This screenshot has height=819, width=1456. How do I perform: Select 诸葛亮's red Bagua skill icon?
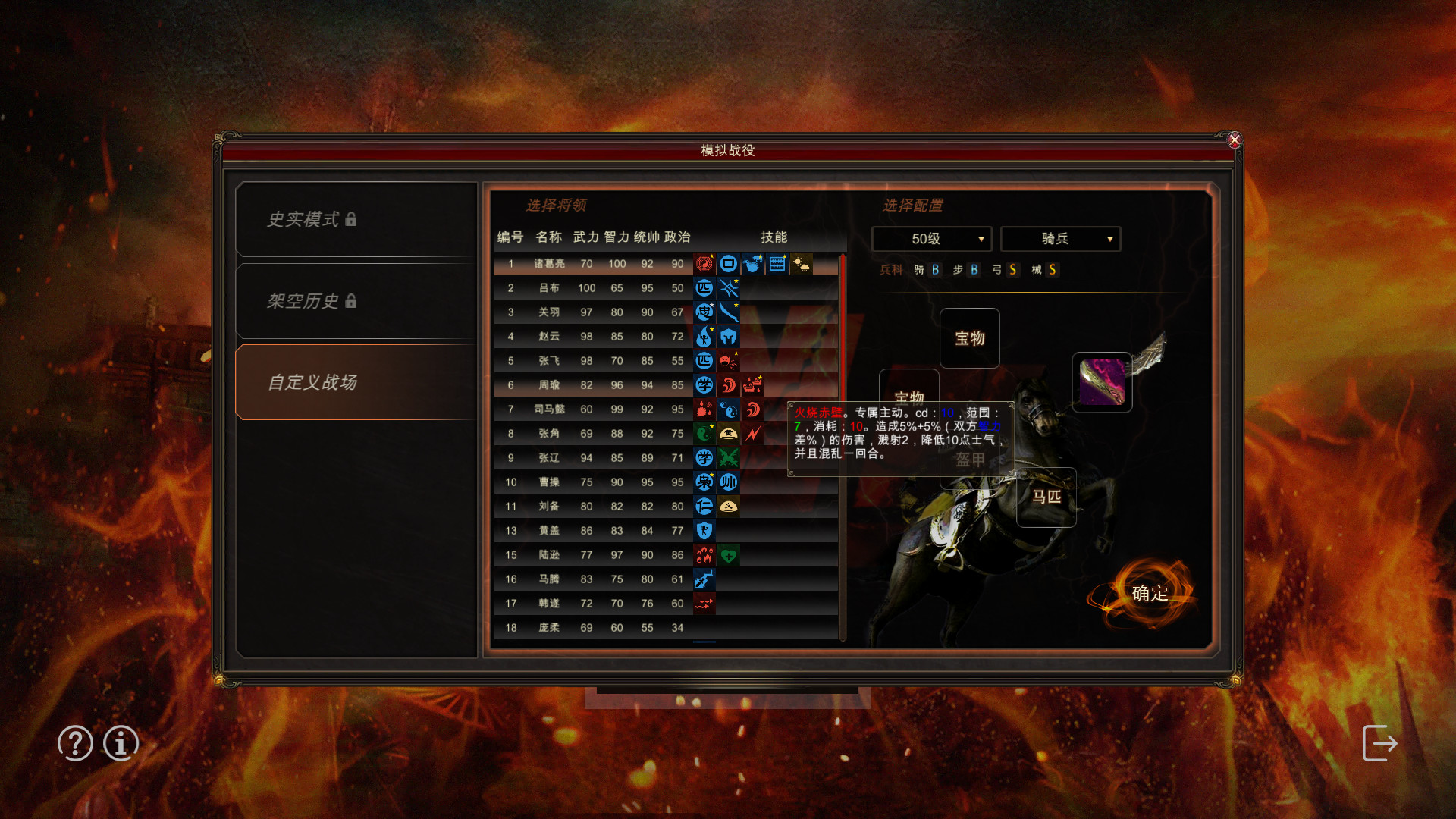[704, 264]
